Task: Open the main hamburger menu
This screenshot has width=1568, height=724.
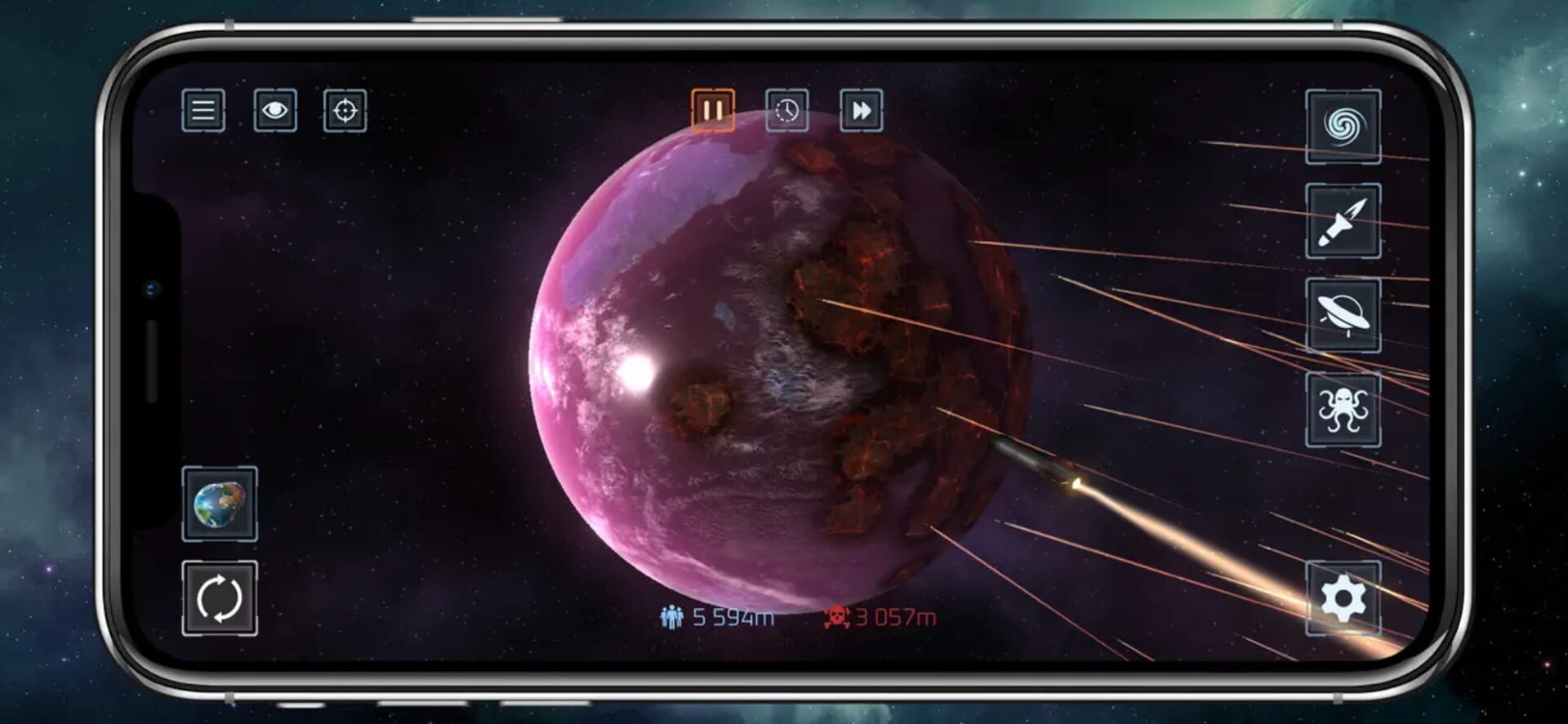Action: [x=203, y=112]
